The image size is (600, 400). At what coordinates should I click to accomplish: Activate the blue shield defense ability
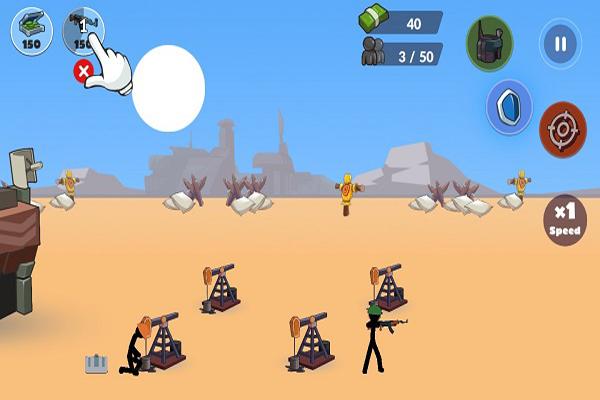509,107
